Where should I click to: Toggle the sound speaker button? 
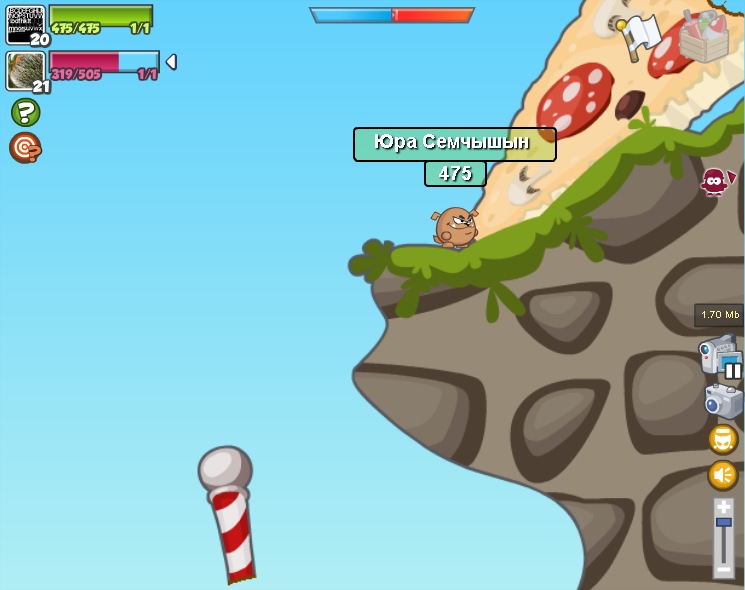coord(723,474)
